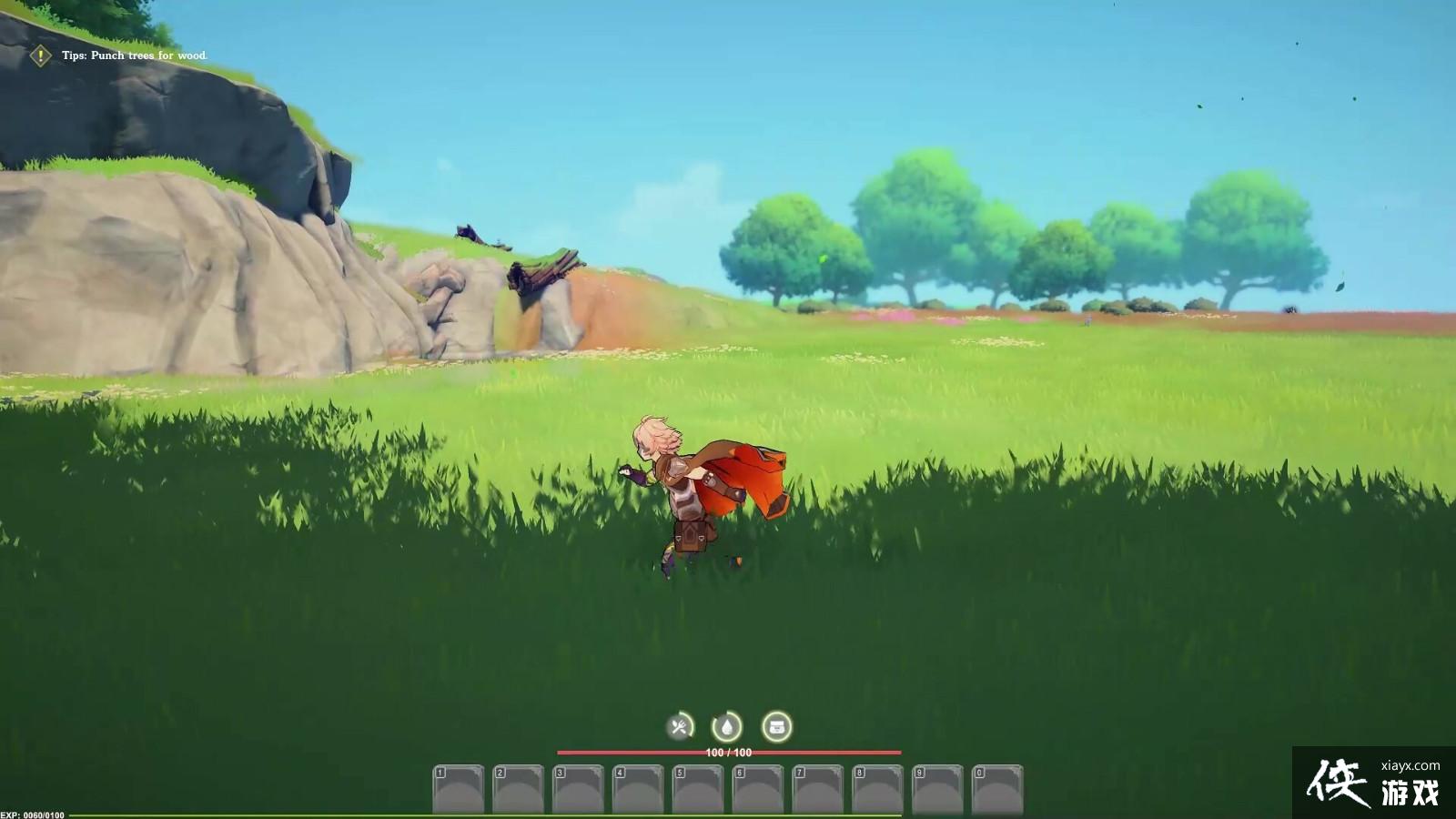The width and height of the screenshot is (1456, 819).
Task: Click the 100/100 health bar
Action: [x=728, y=752]
